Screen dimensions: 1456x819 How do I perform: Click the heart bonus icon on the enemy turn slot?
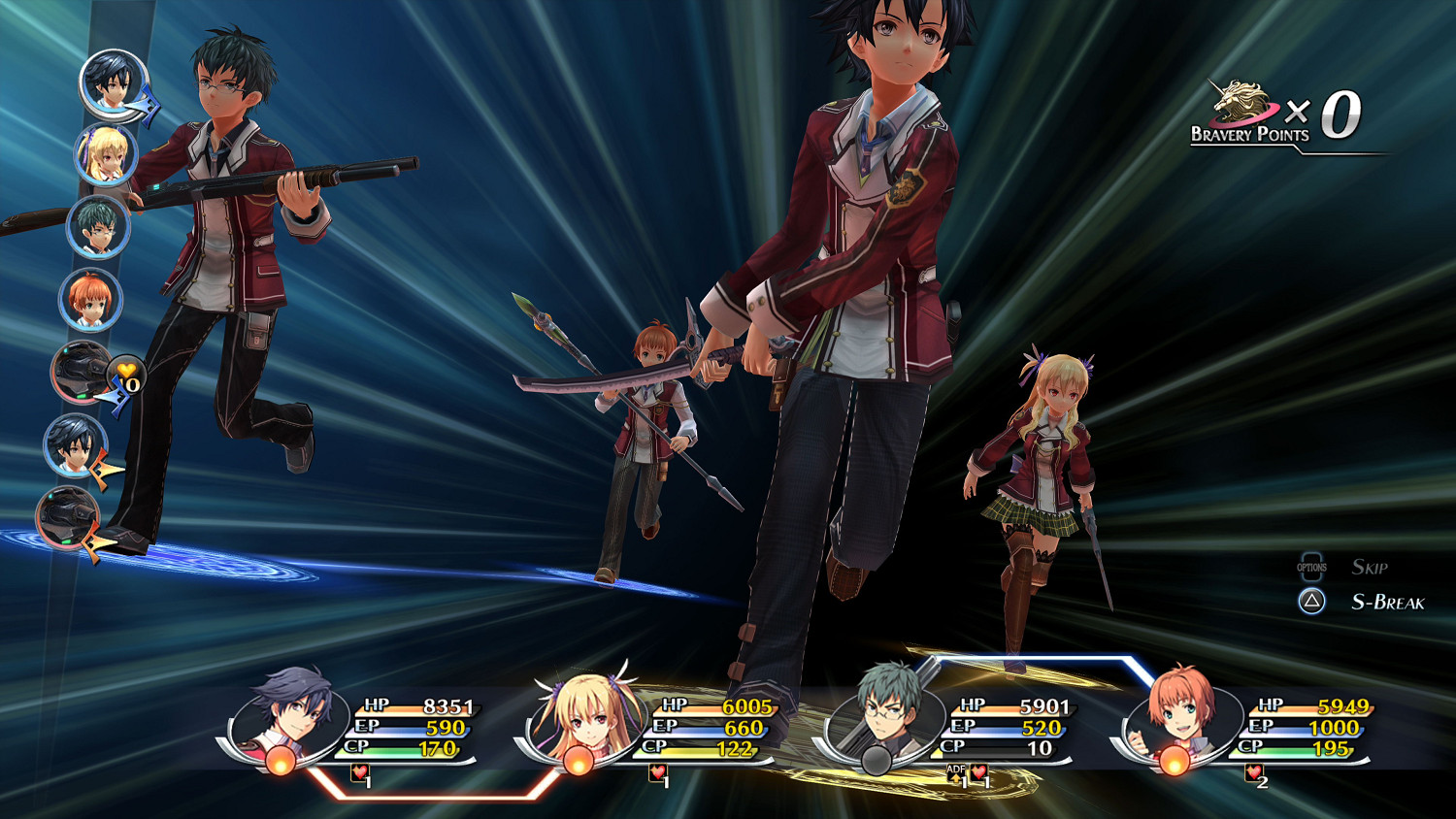(x=125, y=375)
